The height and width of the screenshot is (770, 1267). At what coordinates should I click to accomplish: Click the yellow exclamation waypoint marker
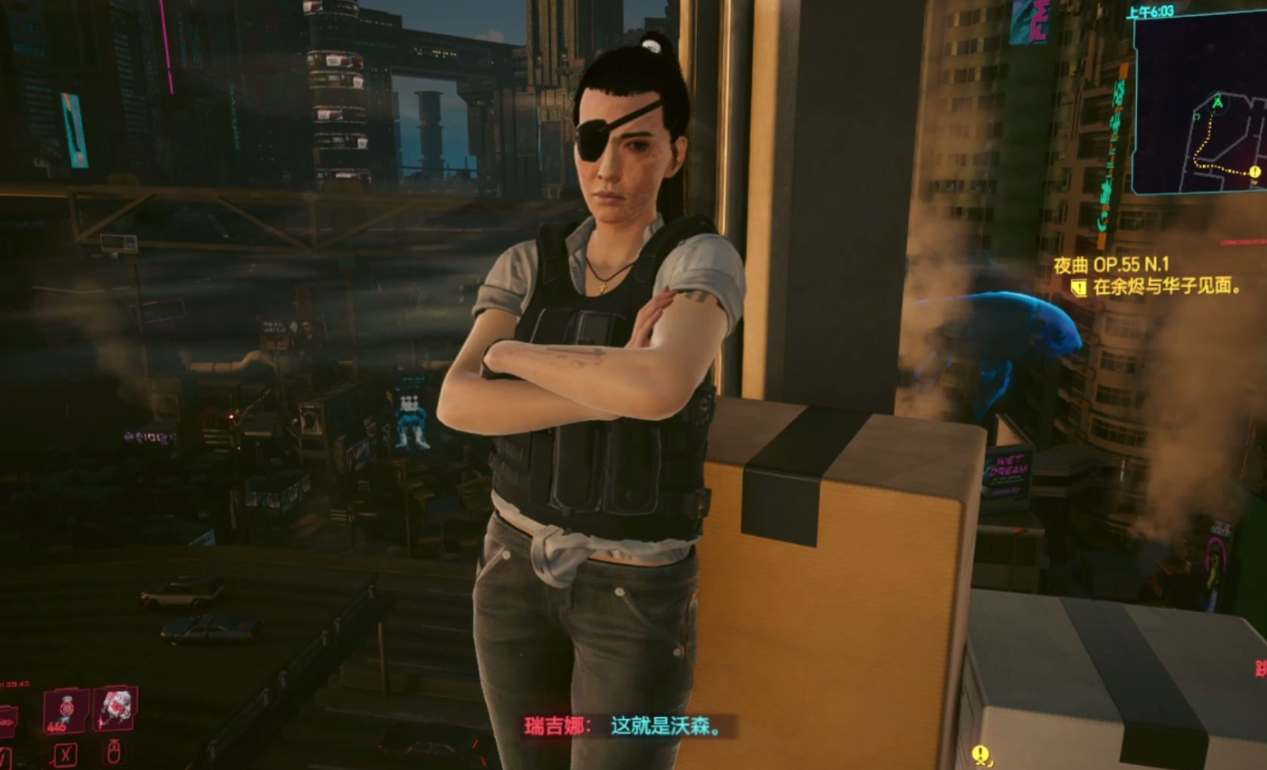point(981,753)
